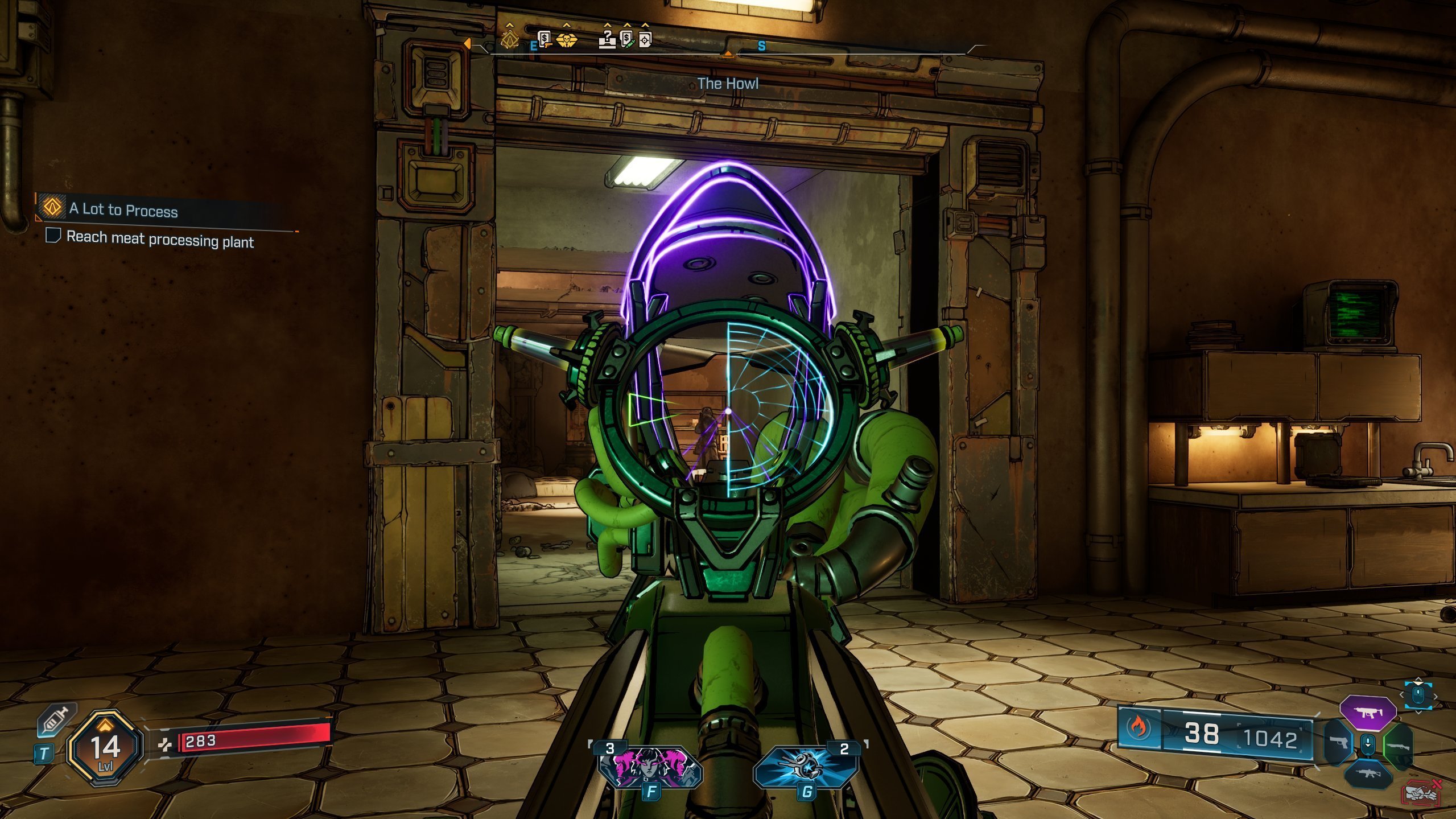Click the question mark marker on compass
Screen dimensions: 1456x819
[x=608, y=39]
